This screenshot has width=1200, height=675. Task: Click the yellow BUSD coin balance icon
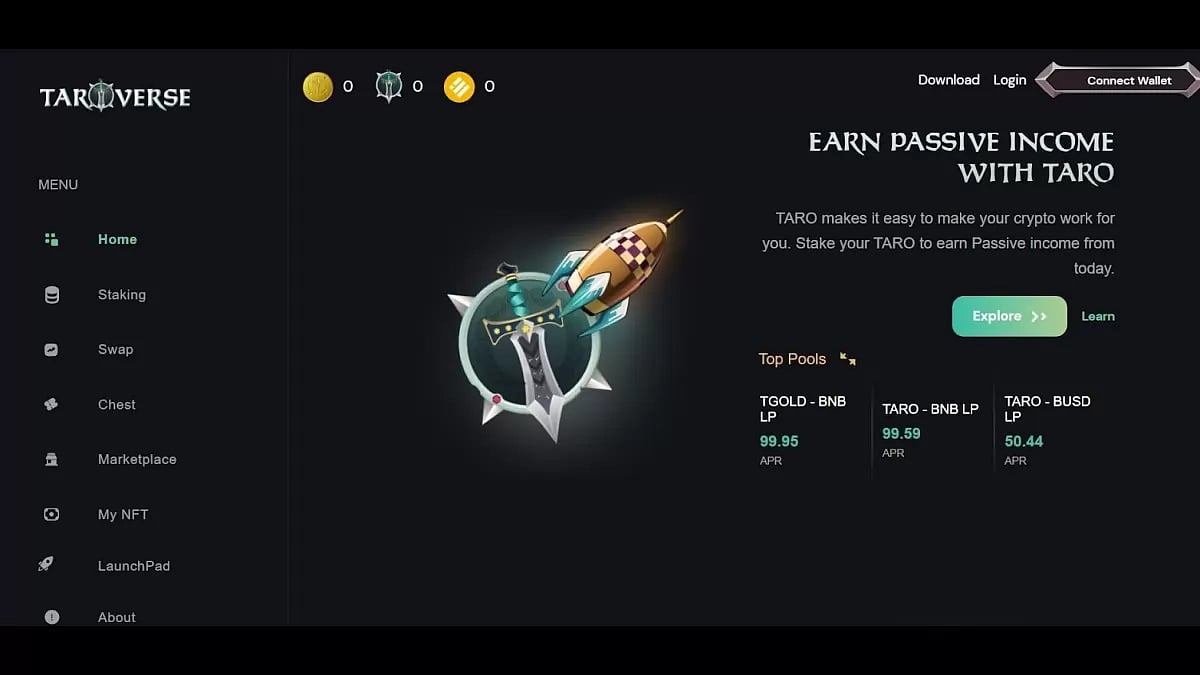[x=459, y=87]
